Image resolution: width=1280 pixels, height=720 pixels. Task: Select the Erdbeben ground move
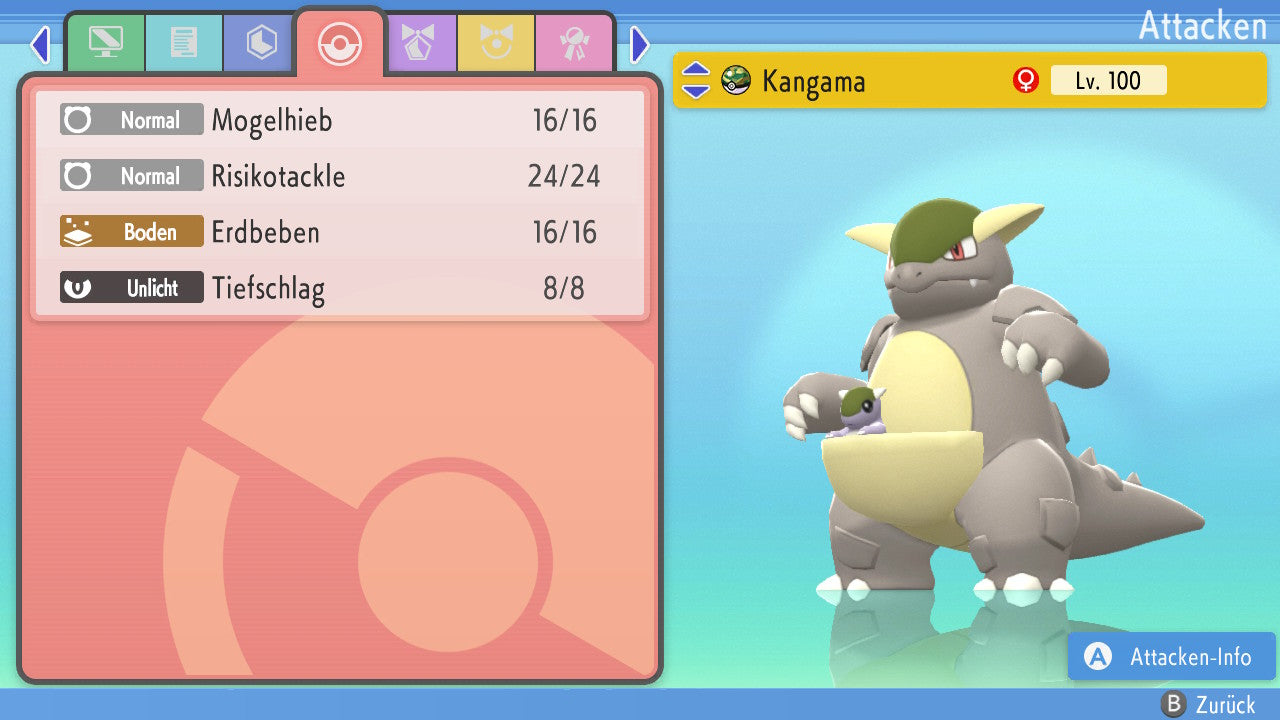(x=340, y=233)
